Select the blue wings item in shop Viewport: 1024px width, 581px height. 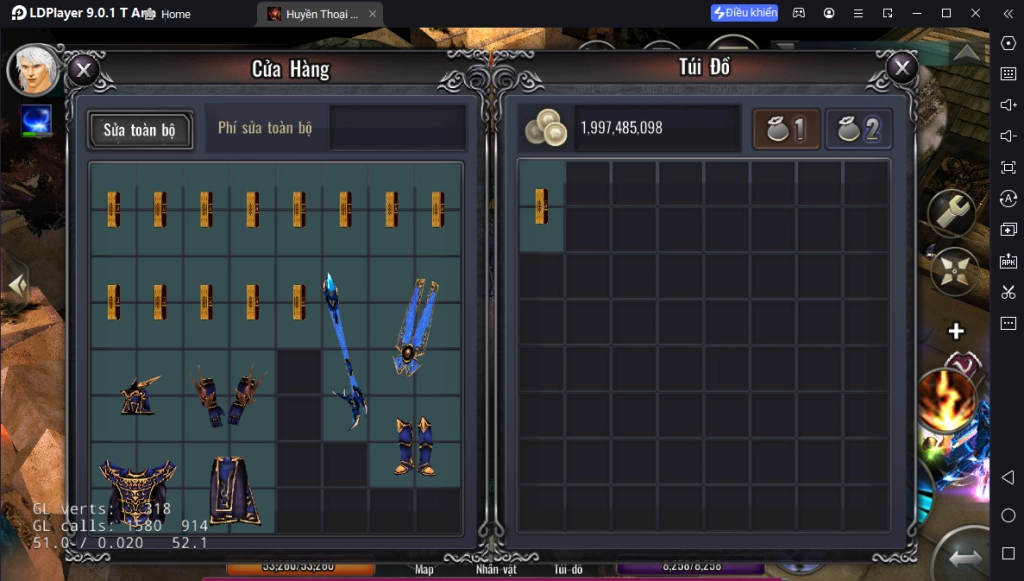click(x=414, y=327)
